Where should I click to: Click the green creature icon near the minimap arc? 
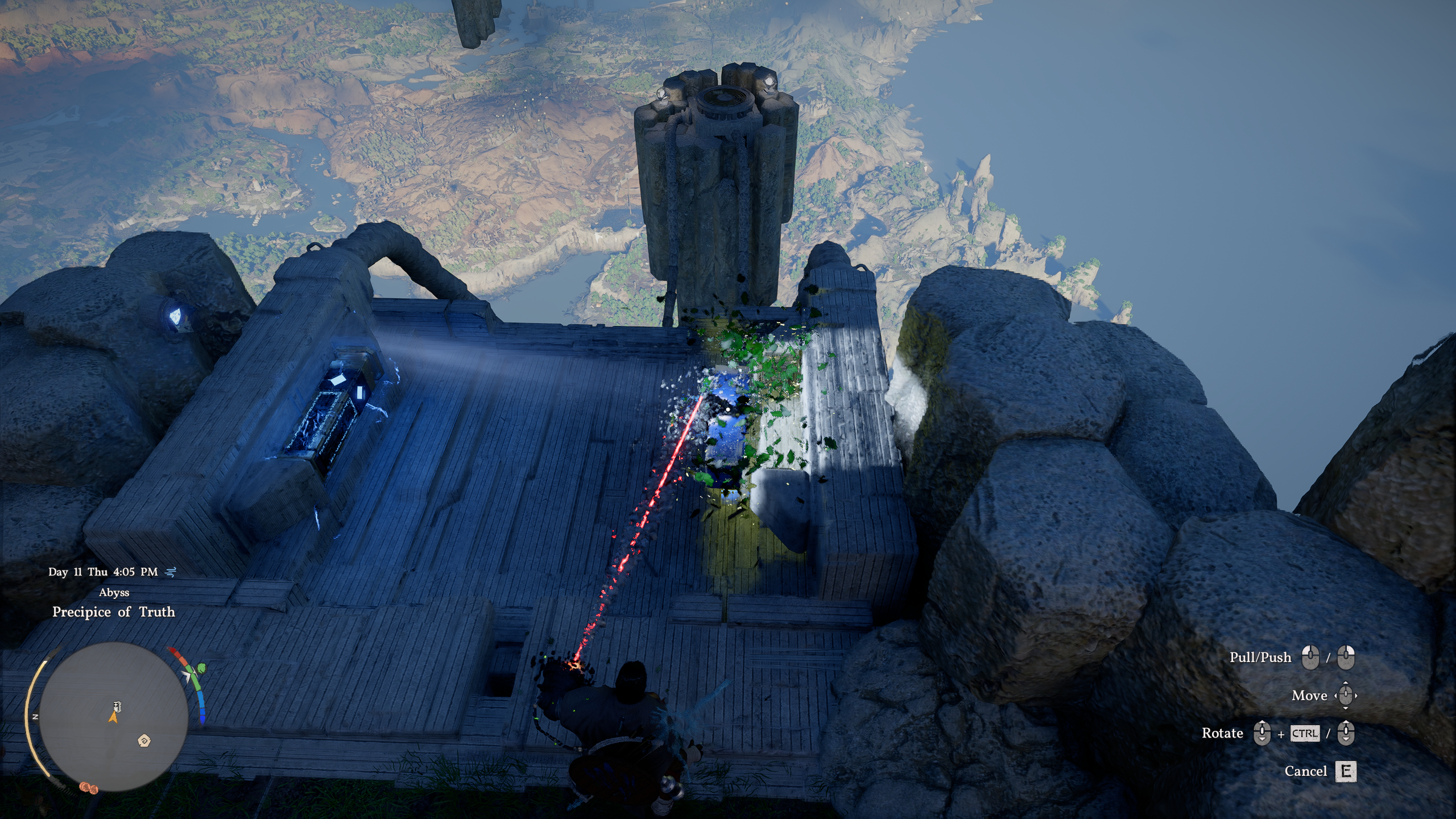click(201, 669)
